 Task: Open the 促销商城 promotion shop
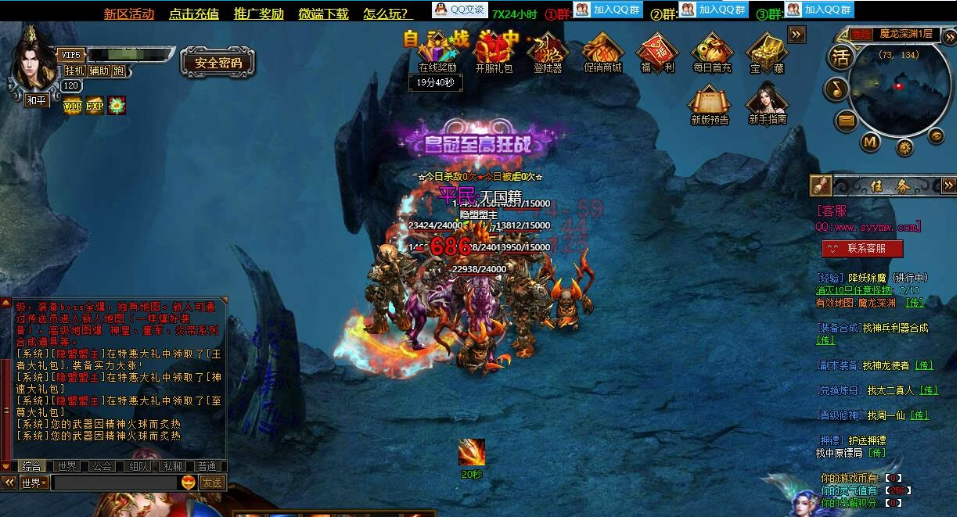tap(602, 52)
